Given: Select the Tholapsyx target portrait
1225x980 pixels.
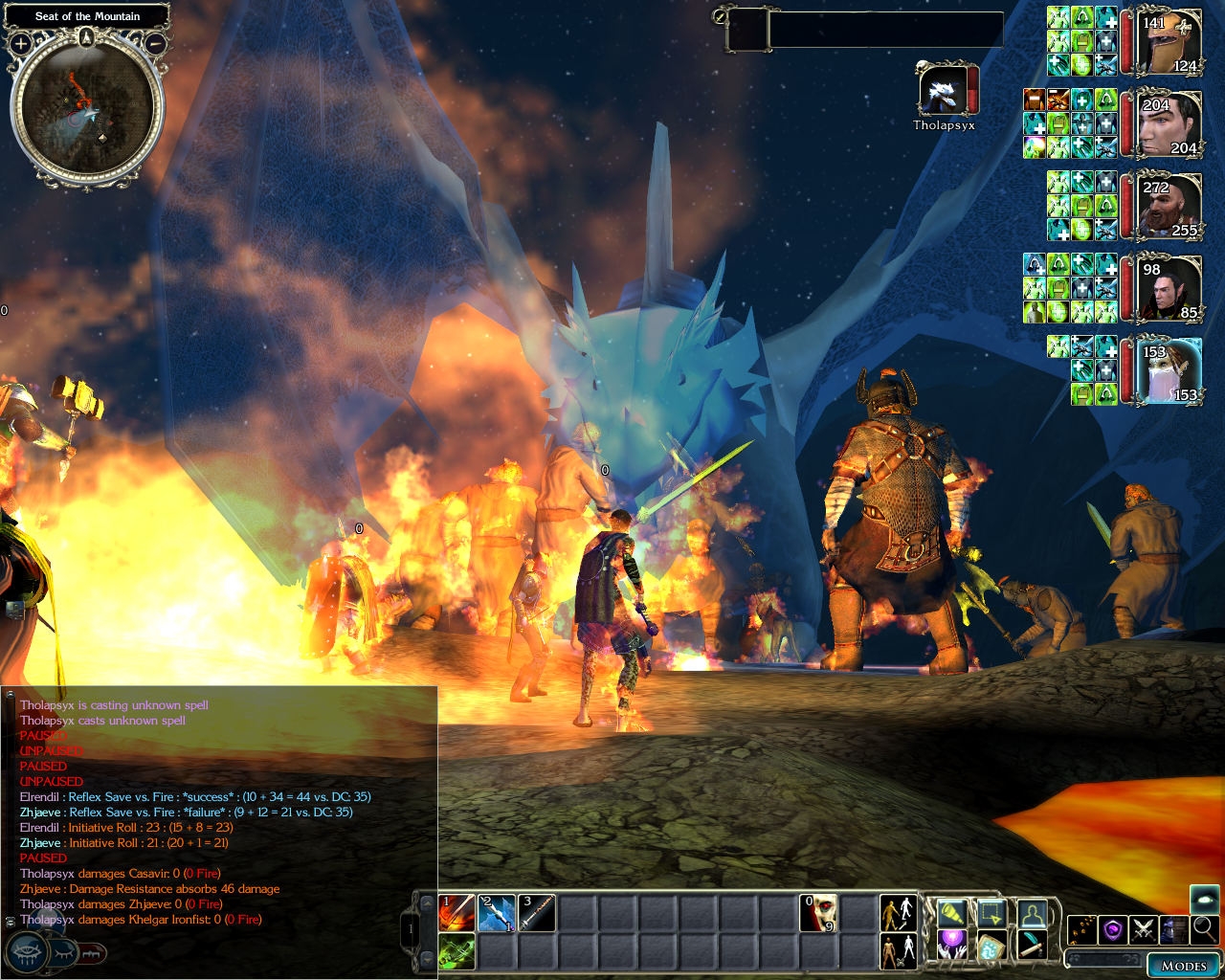Looking at the screenshot, I should [x=943, y=92].
